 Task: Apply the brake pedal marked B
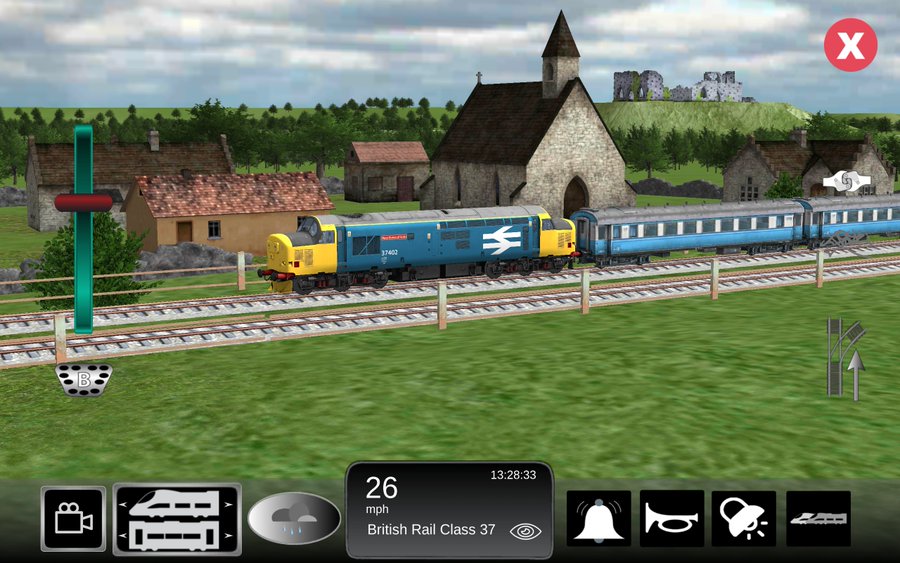[84, 380]
